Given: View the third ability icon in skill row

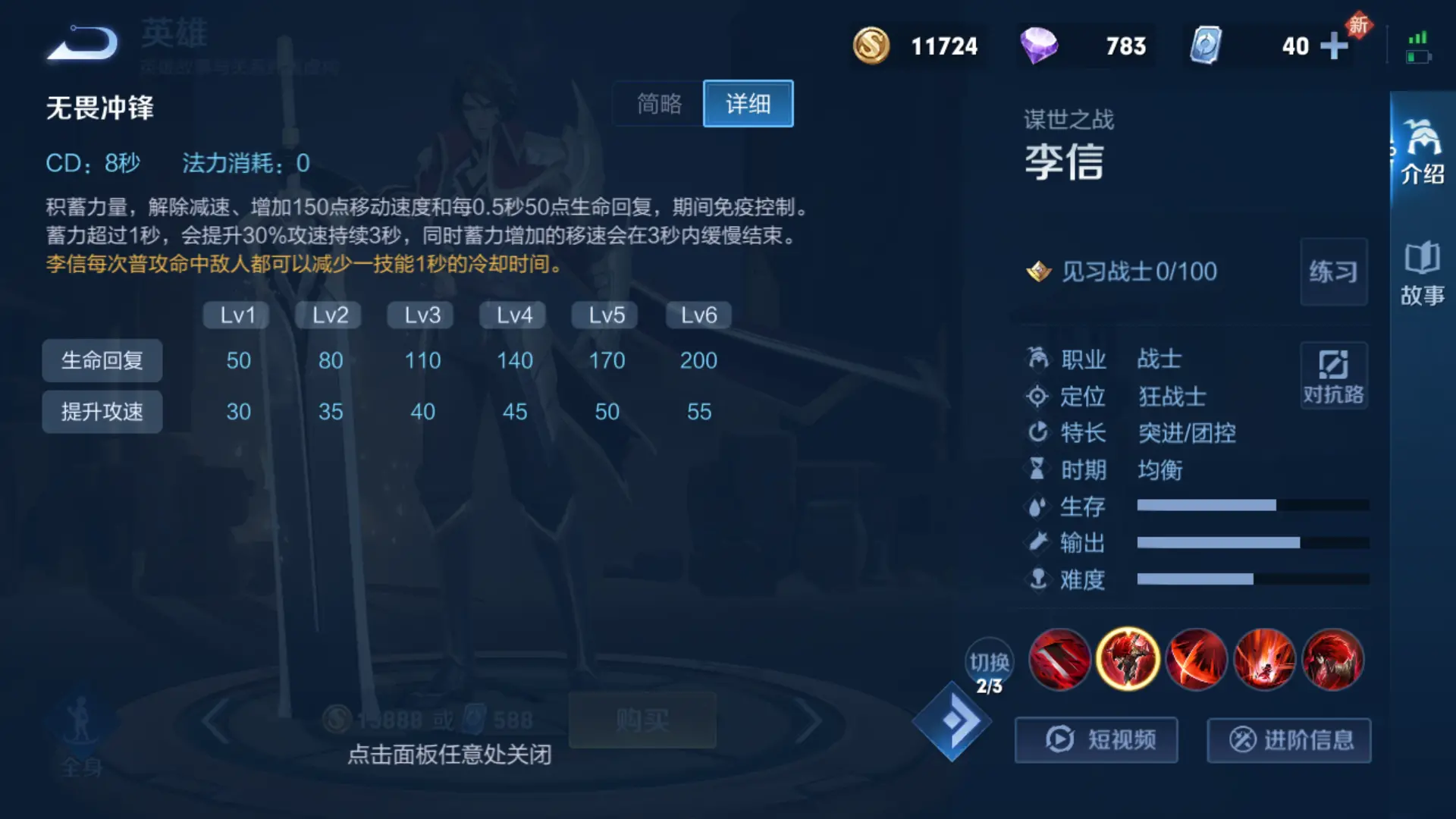Looking at the screenshot, I should pos(1197,660).
